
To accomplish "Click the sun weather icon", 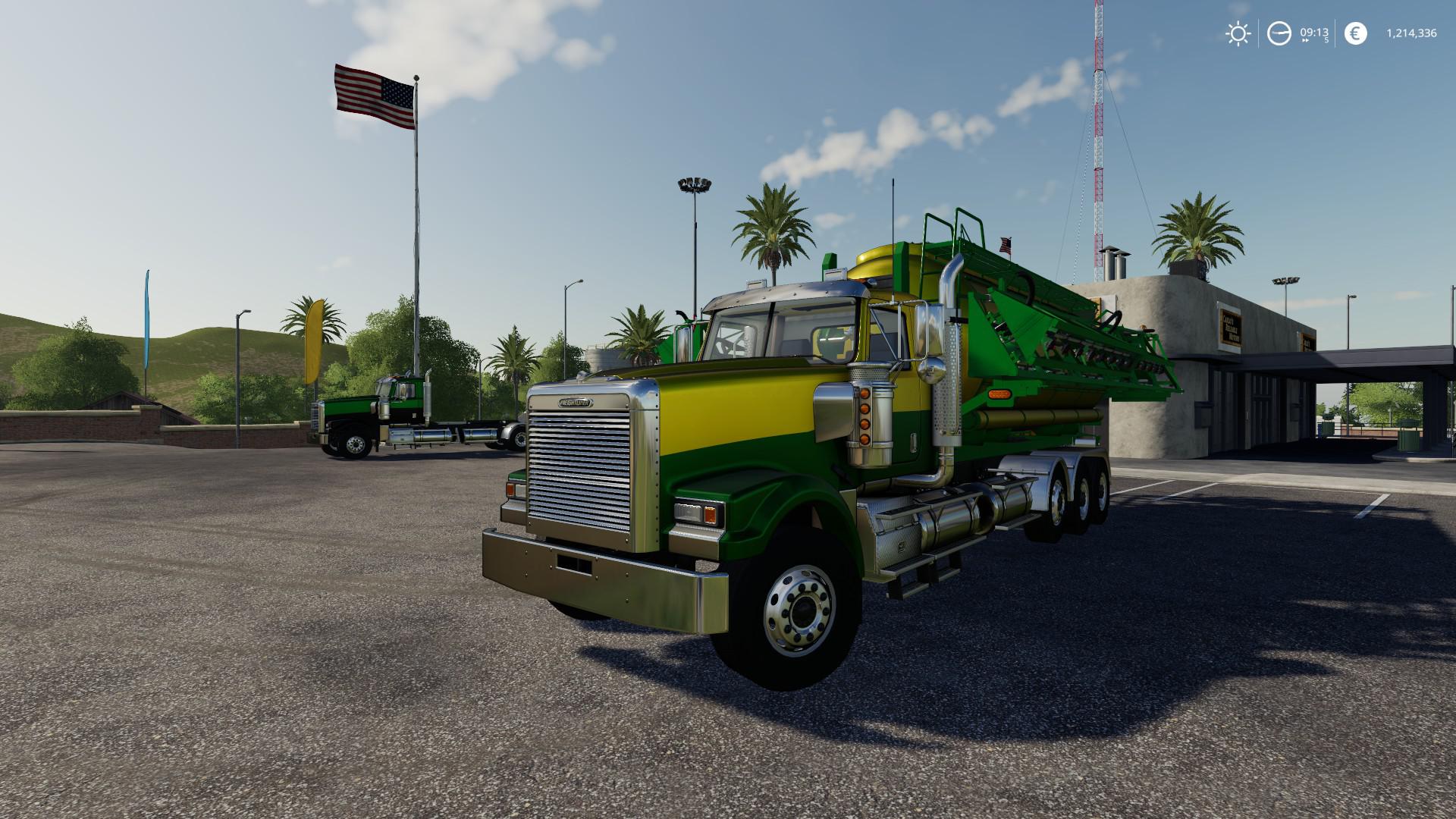I will [x=1238, y=33].
